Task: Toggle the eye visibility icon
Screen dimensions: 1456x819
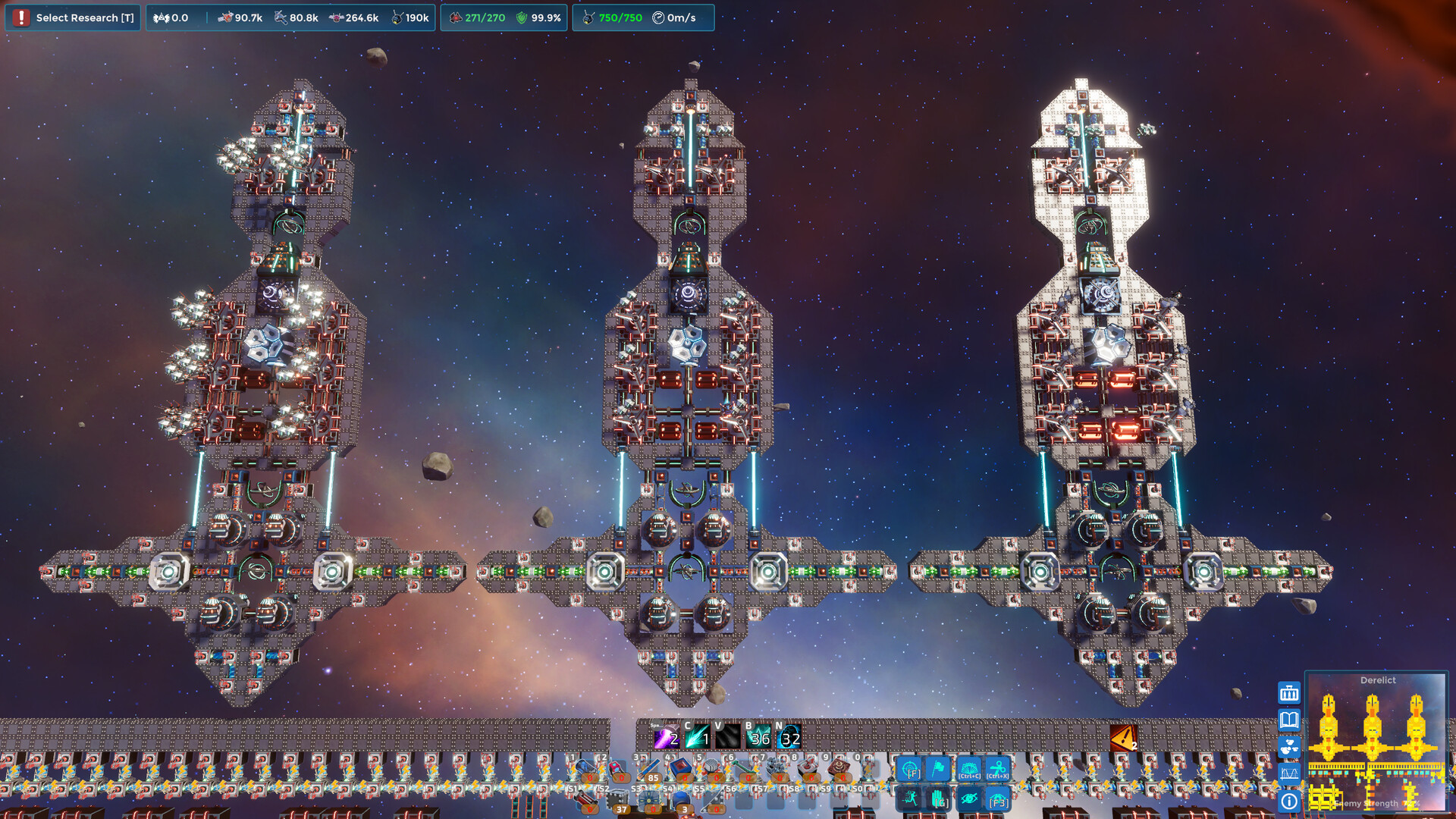Action: (969, 799)
